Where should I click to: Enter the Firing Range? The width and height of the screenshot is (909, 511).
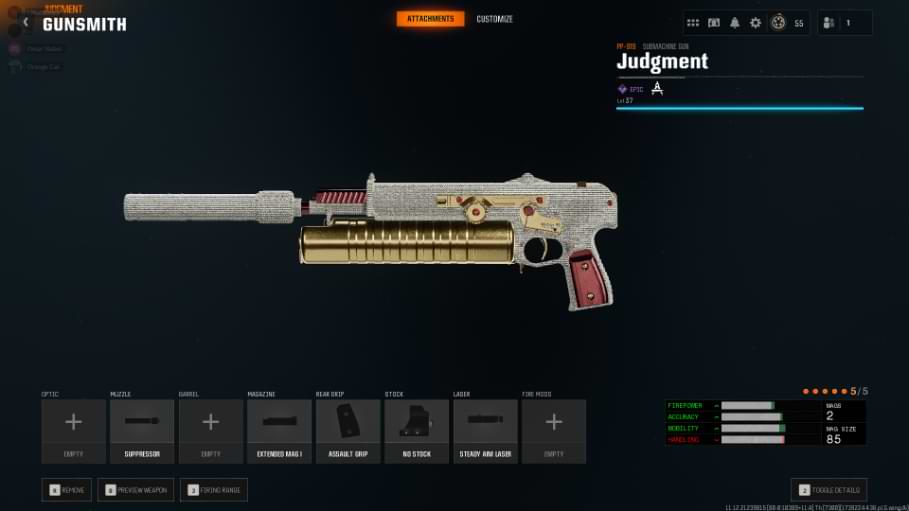pyautogui.click(x=213, y=490)
